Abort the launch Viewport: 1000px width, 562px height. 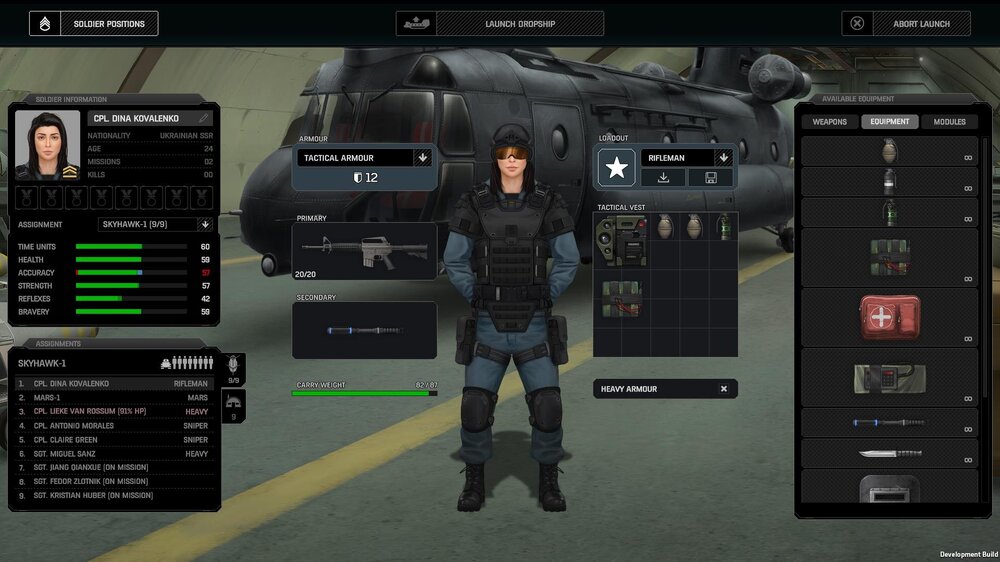[x=906, y=23]
